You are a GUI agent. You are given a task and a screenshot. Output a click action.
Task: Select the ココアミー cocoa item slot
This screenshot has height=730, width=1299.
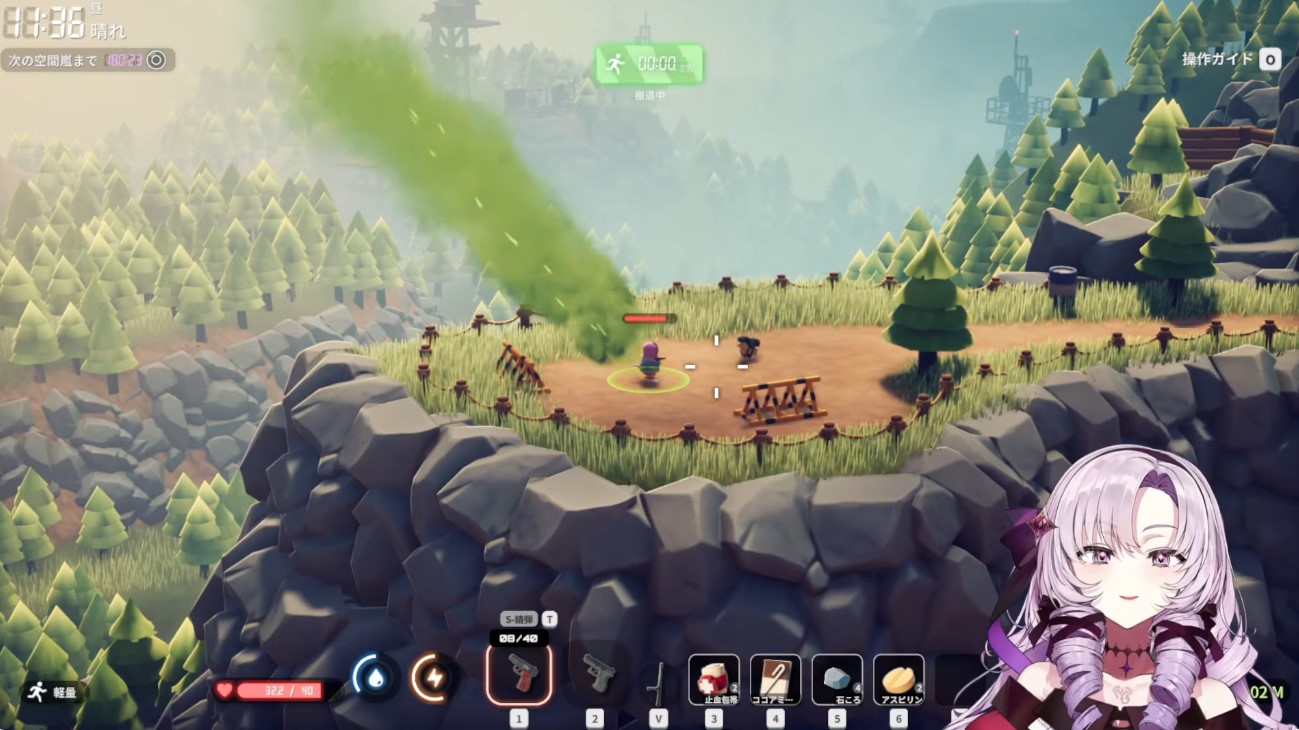(775, 680)
